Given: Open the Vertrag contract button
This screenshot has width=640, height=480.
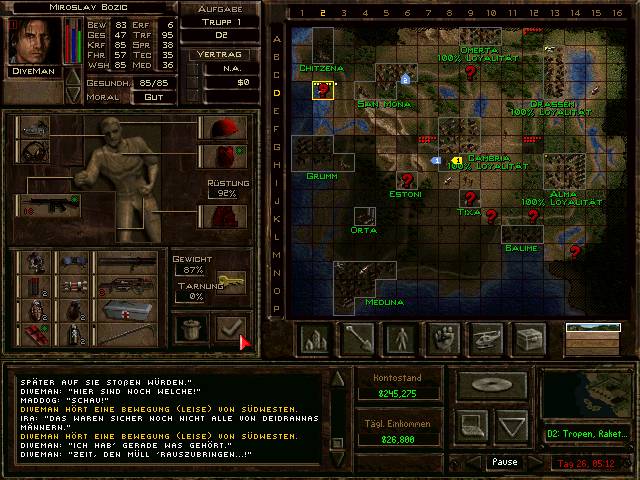Looking at the screenshot, I should pos(220,55).
